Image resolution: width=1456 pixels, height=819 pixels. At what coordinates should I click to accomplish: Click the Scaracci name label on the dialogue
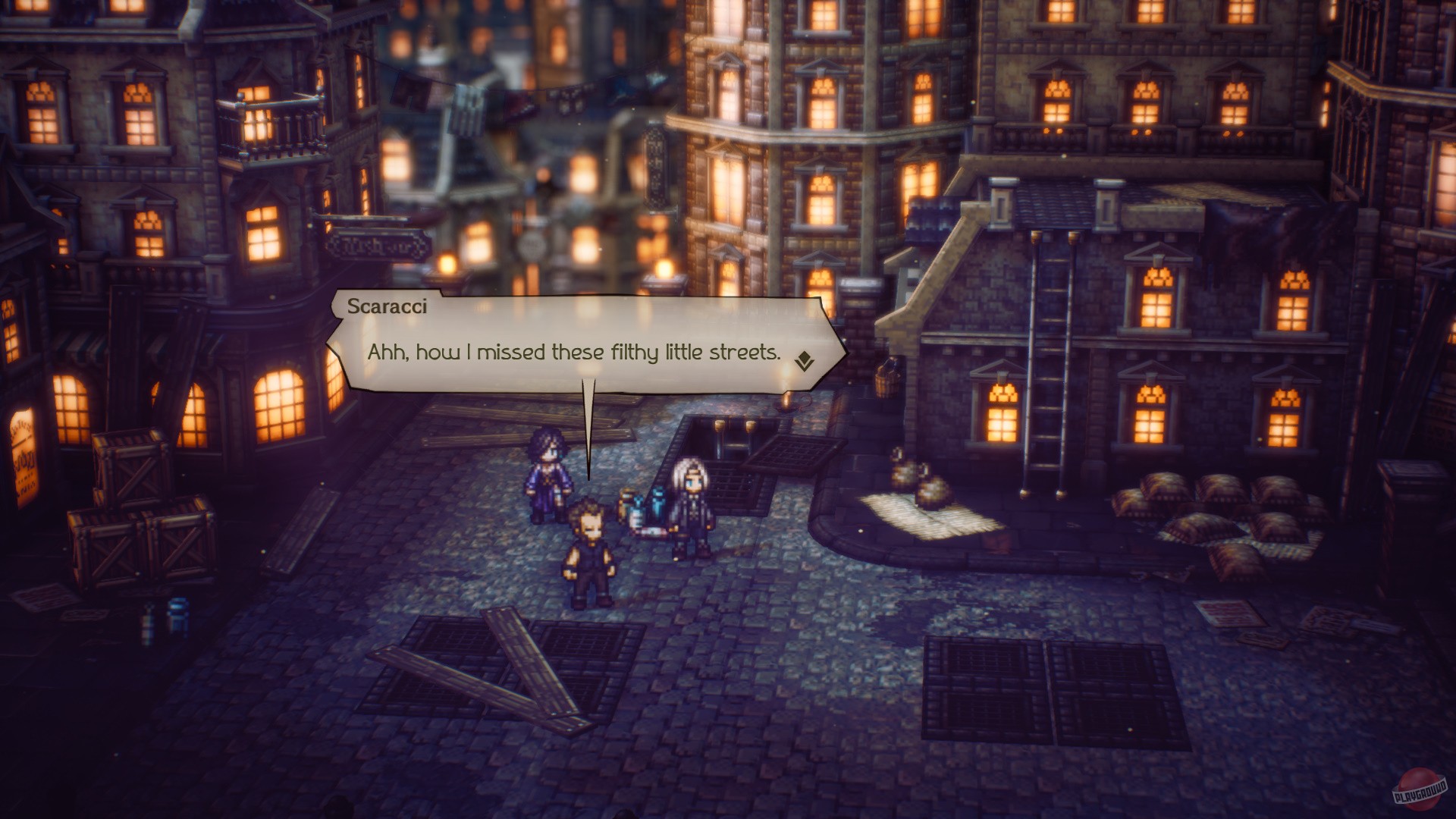(387, 308)
